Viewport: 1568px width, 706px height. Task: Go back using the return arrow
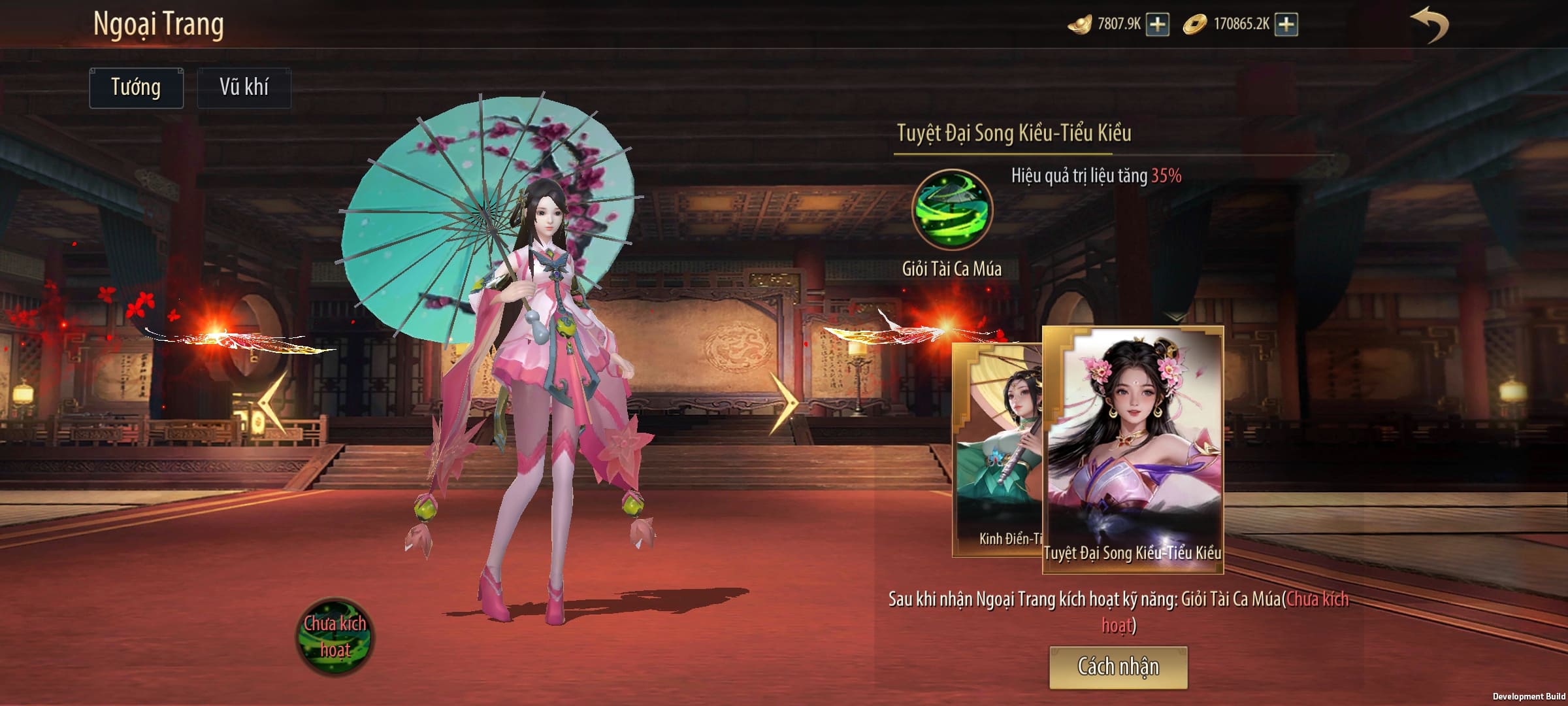pos(1429,25)
